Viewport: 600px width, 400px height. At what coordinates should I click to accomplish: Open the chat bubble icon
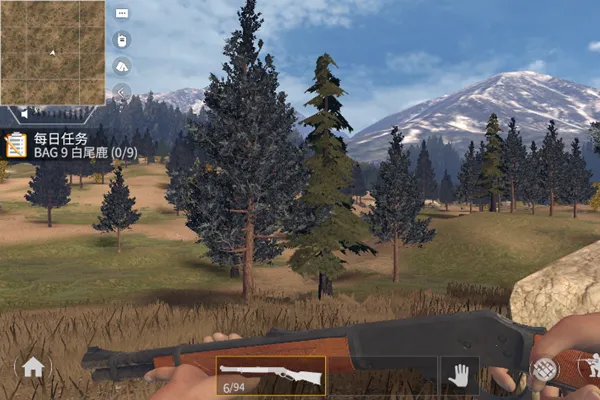(122, 14)
